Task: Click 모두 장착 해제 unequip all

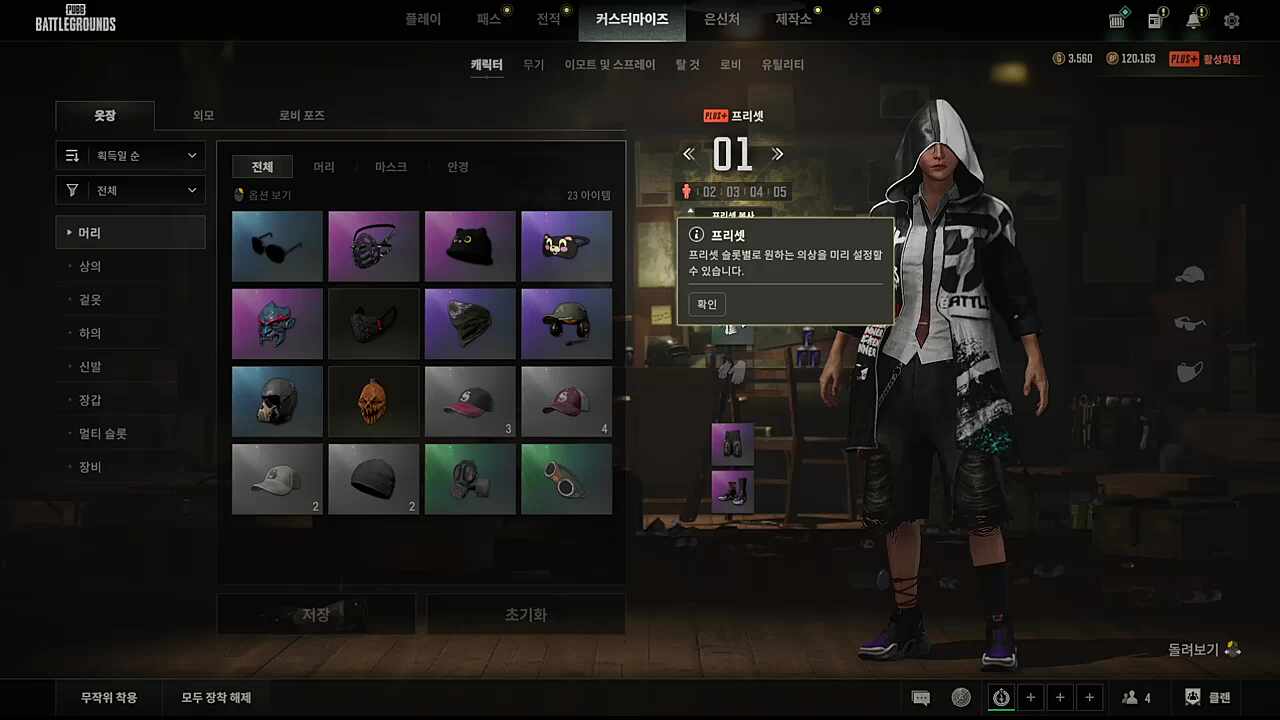Action: [216, 698]
